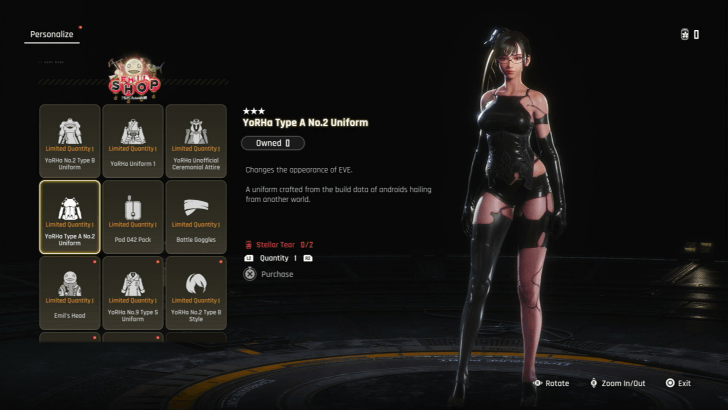Select YoRHa Unofficial Ceremonial Attire
The height and width of the screenshot is (410, 728).
(196, 141)
